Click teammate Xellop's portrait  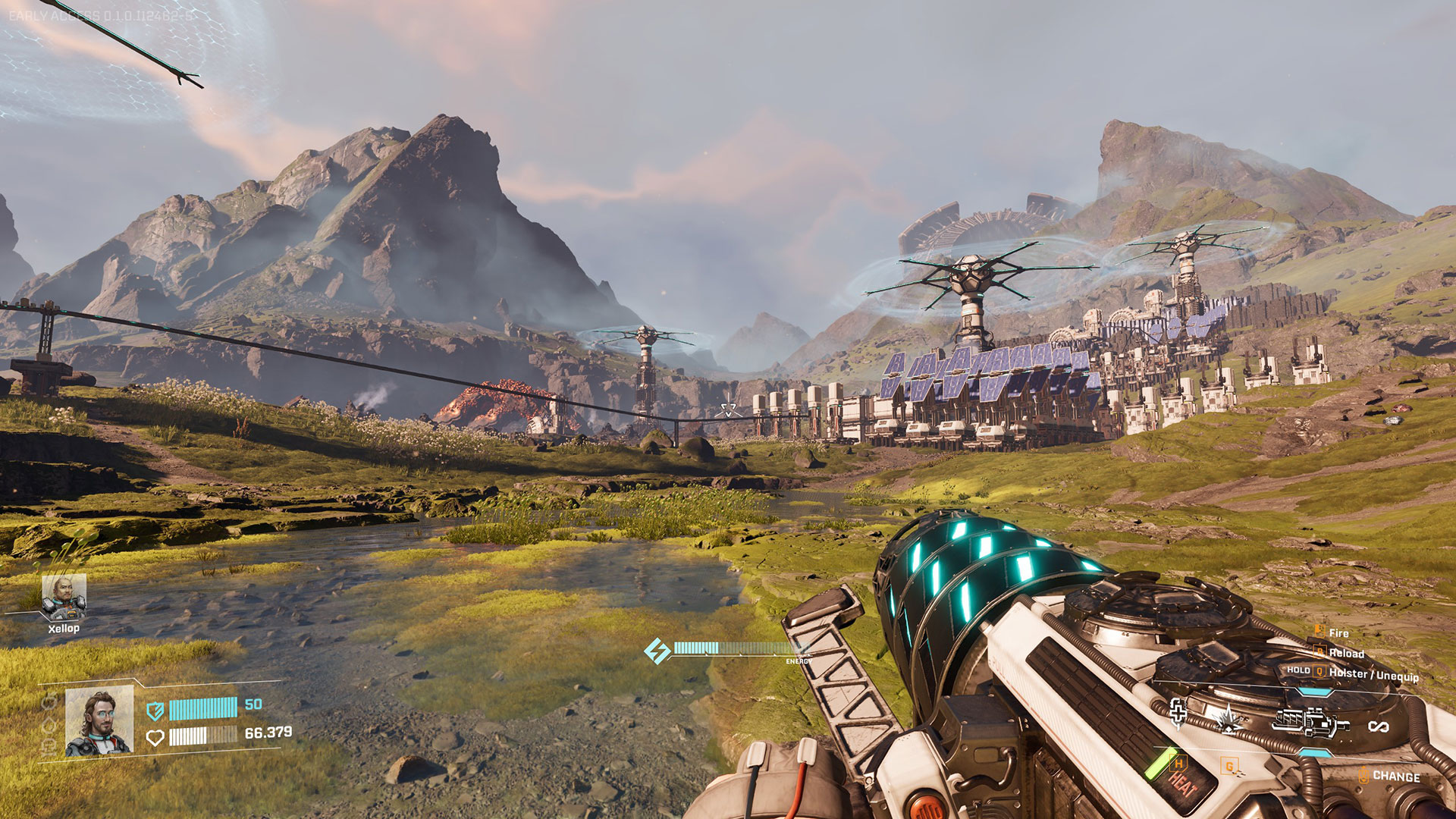(64, 597)
